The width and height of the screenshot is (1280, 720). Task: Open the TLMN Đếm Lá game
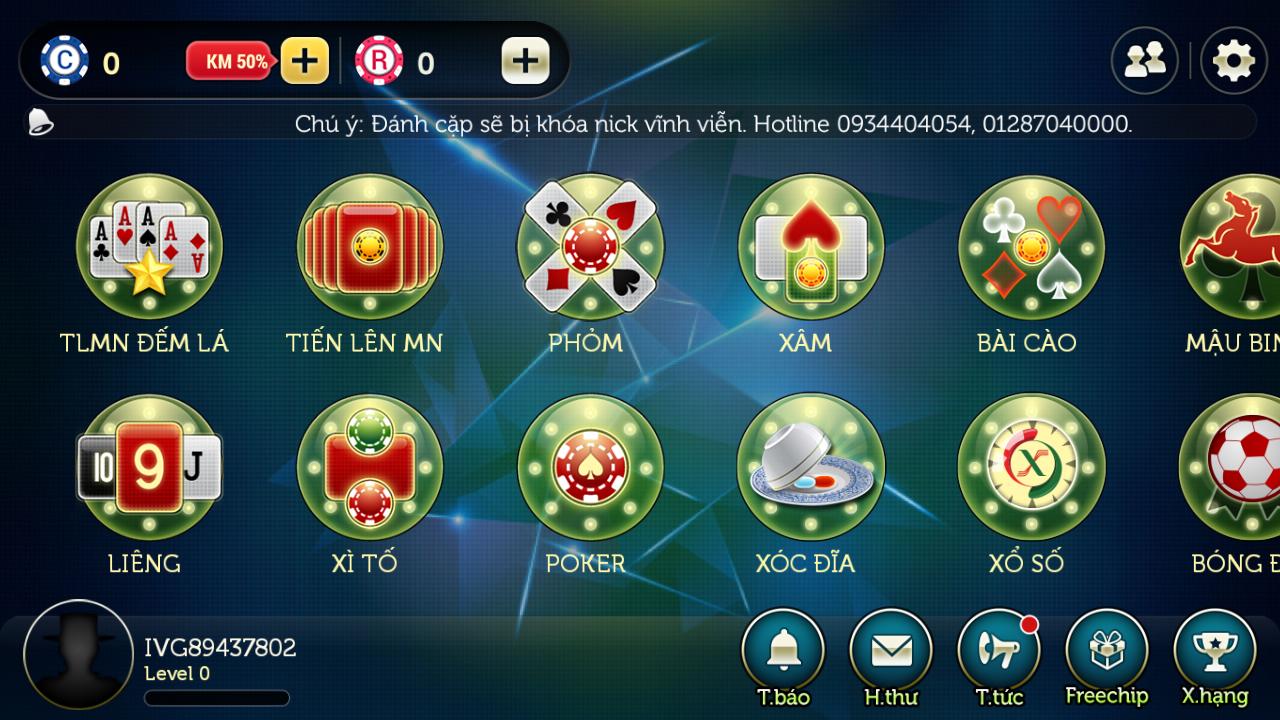(149, 247)
